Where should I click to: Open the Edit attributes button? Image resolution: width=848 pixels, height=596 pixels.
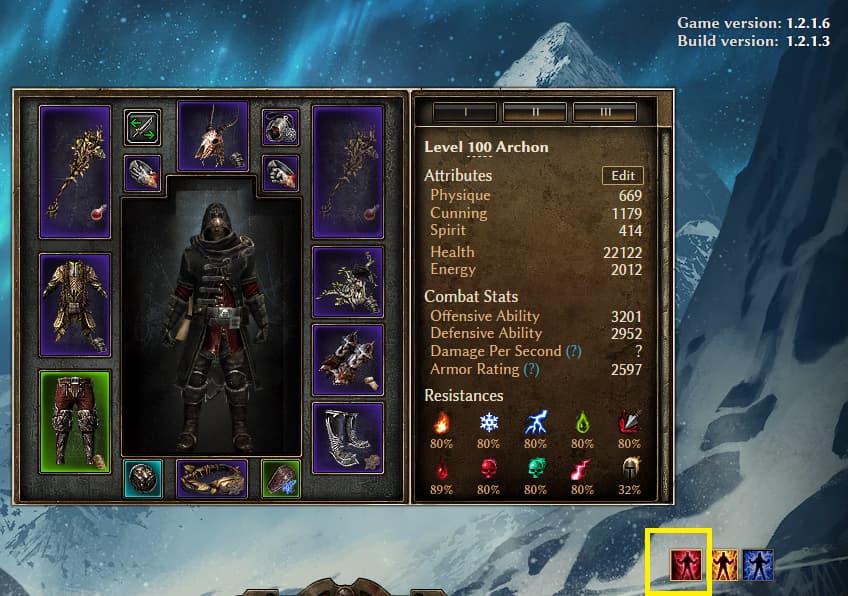(623, 176)
